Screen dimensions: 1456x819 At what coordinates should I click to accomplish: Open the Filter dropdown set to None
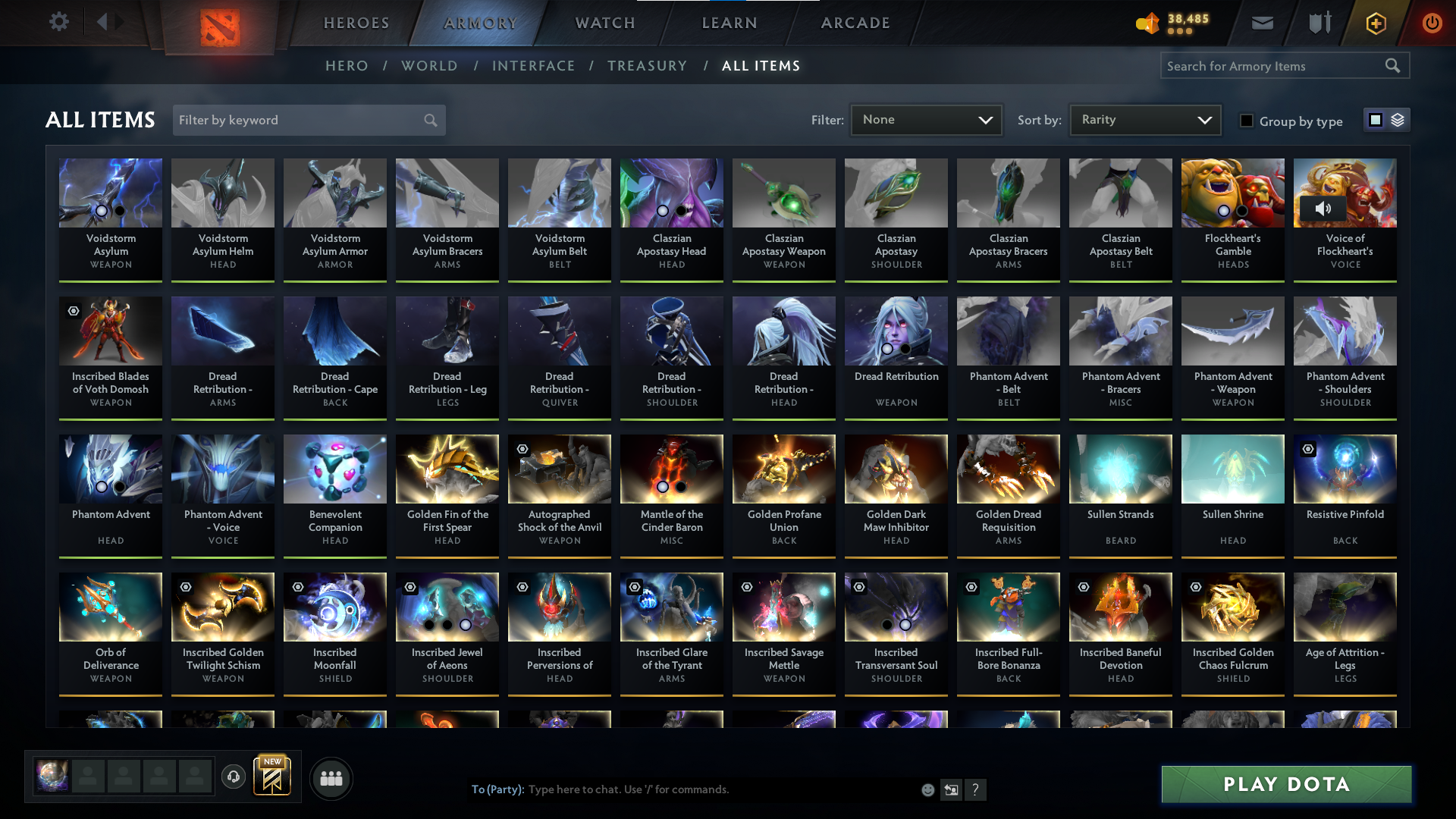click(926, 119)
